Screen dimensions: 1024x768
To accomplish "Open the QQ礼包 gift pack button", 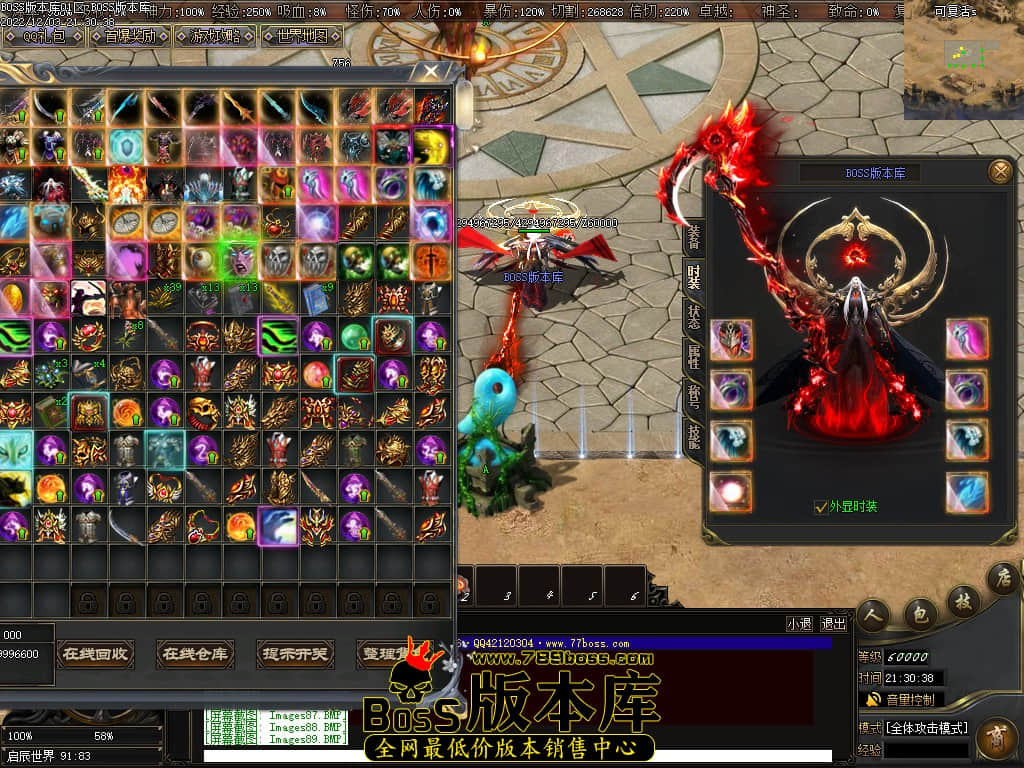I will point(43,37).
